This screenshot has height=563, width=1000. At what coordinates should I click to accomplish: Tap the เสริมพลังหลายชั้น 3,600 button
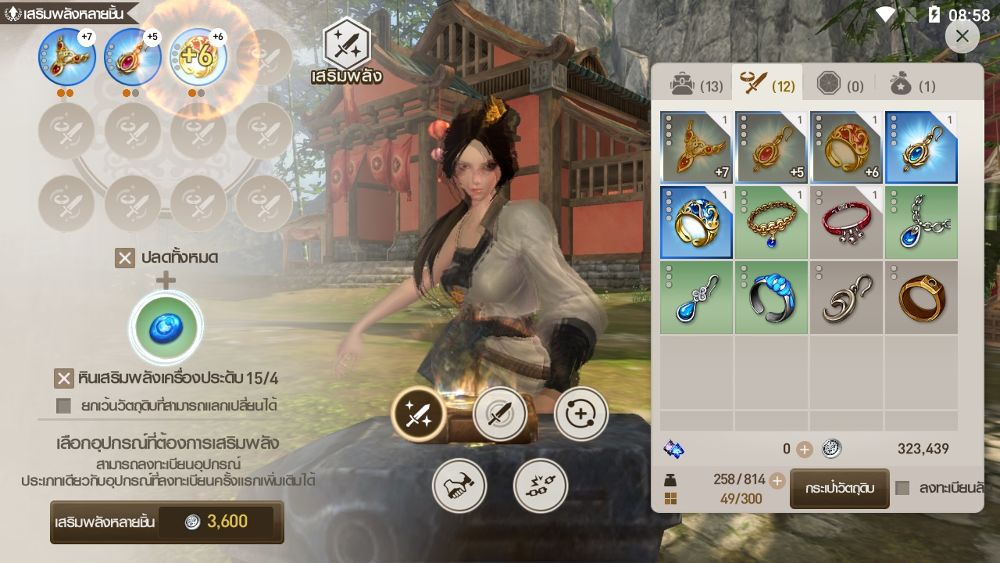coord(167,521)
